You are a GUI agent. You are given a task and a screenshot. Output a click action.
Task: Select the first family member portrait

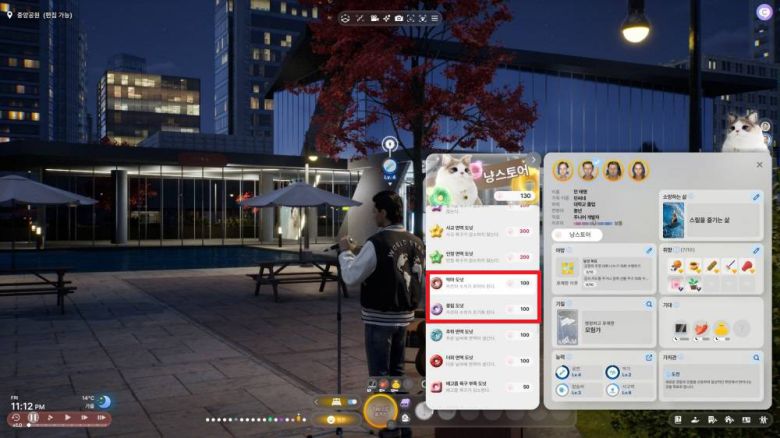(562, 170)
